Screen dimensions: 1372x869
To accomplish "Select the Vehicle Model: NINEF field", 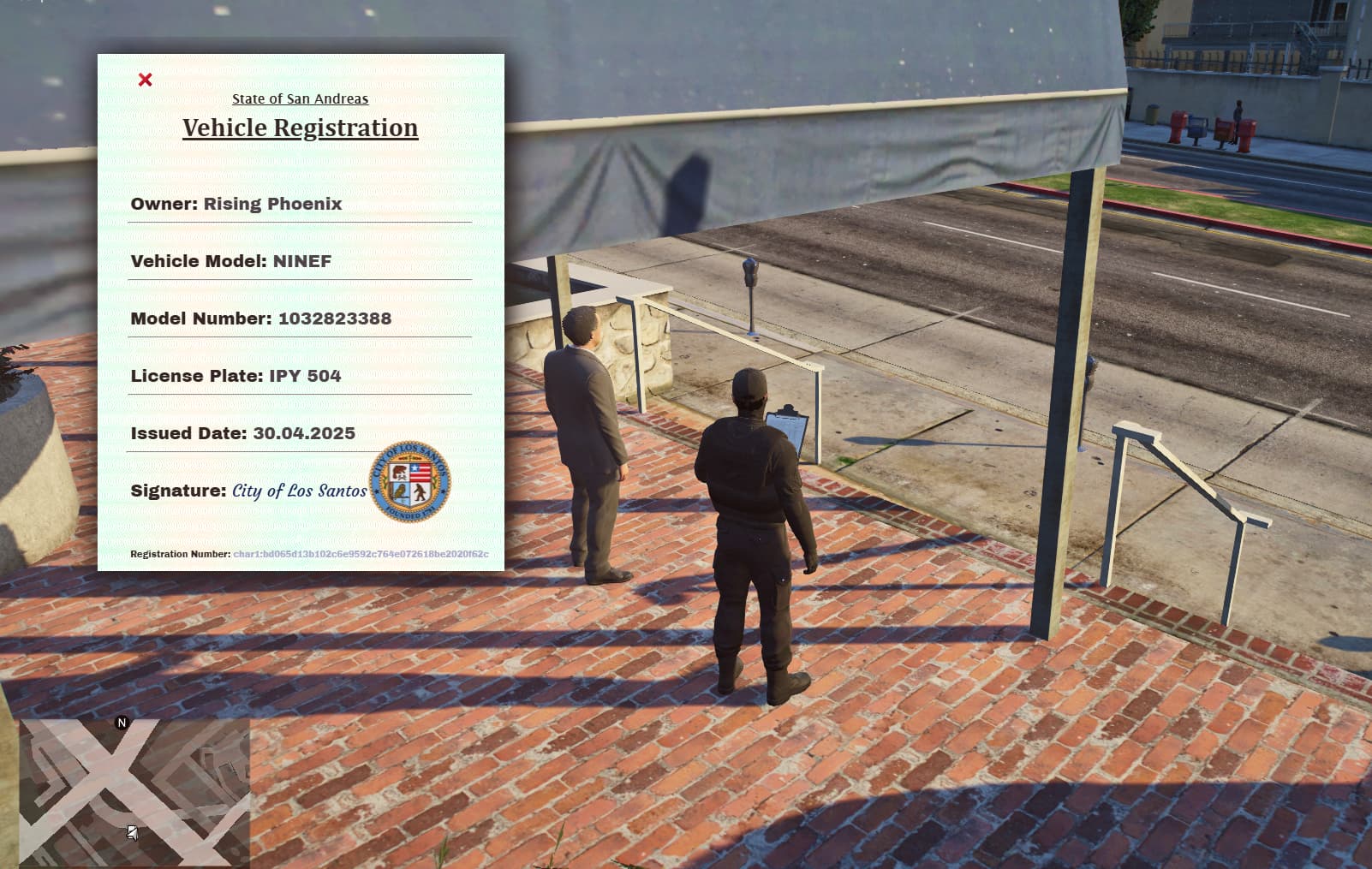I will pyautogui.click(x=230, y=261).
